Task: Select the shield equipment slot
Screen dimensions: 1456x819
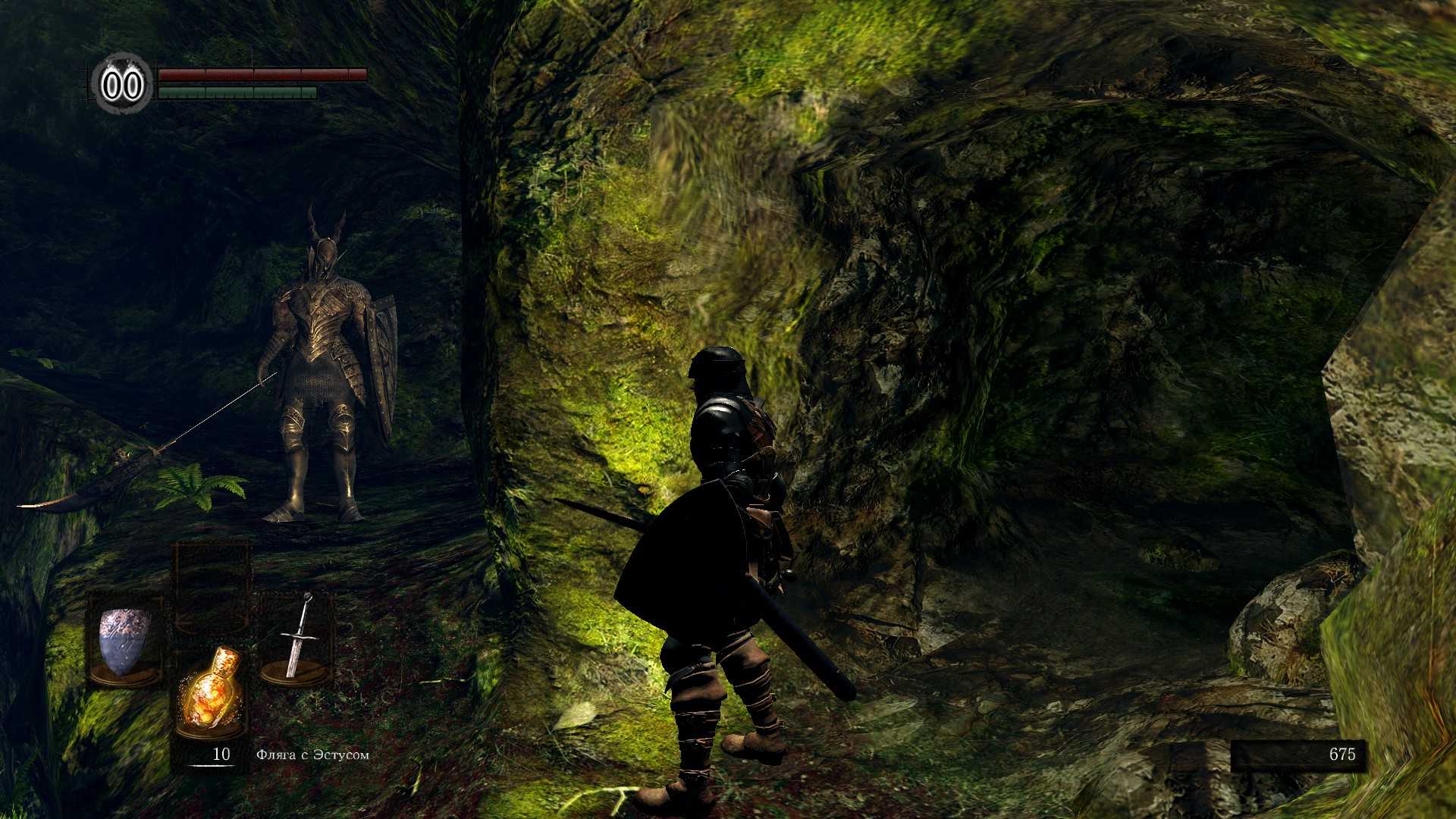Action: [x=124, y=642]
